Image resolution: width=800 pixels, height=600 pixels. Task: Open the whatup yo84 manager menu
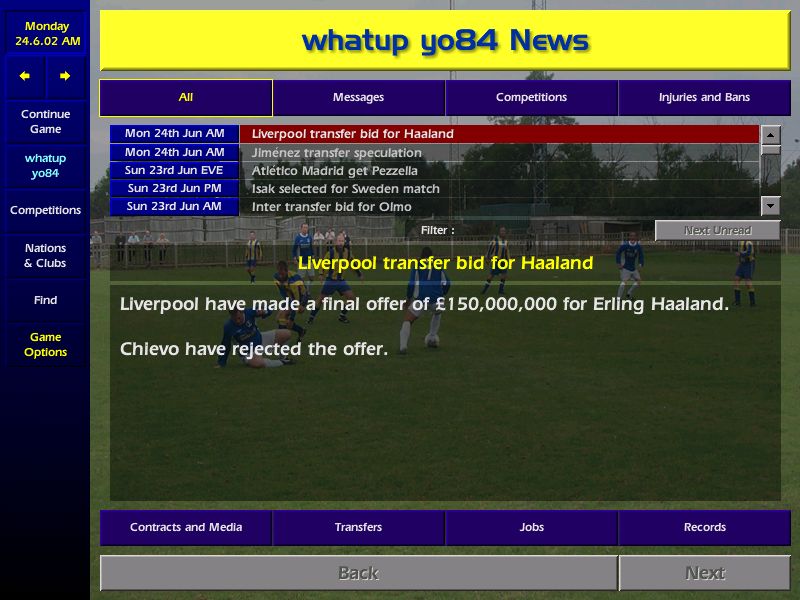click(x=45, y=166)
